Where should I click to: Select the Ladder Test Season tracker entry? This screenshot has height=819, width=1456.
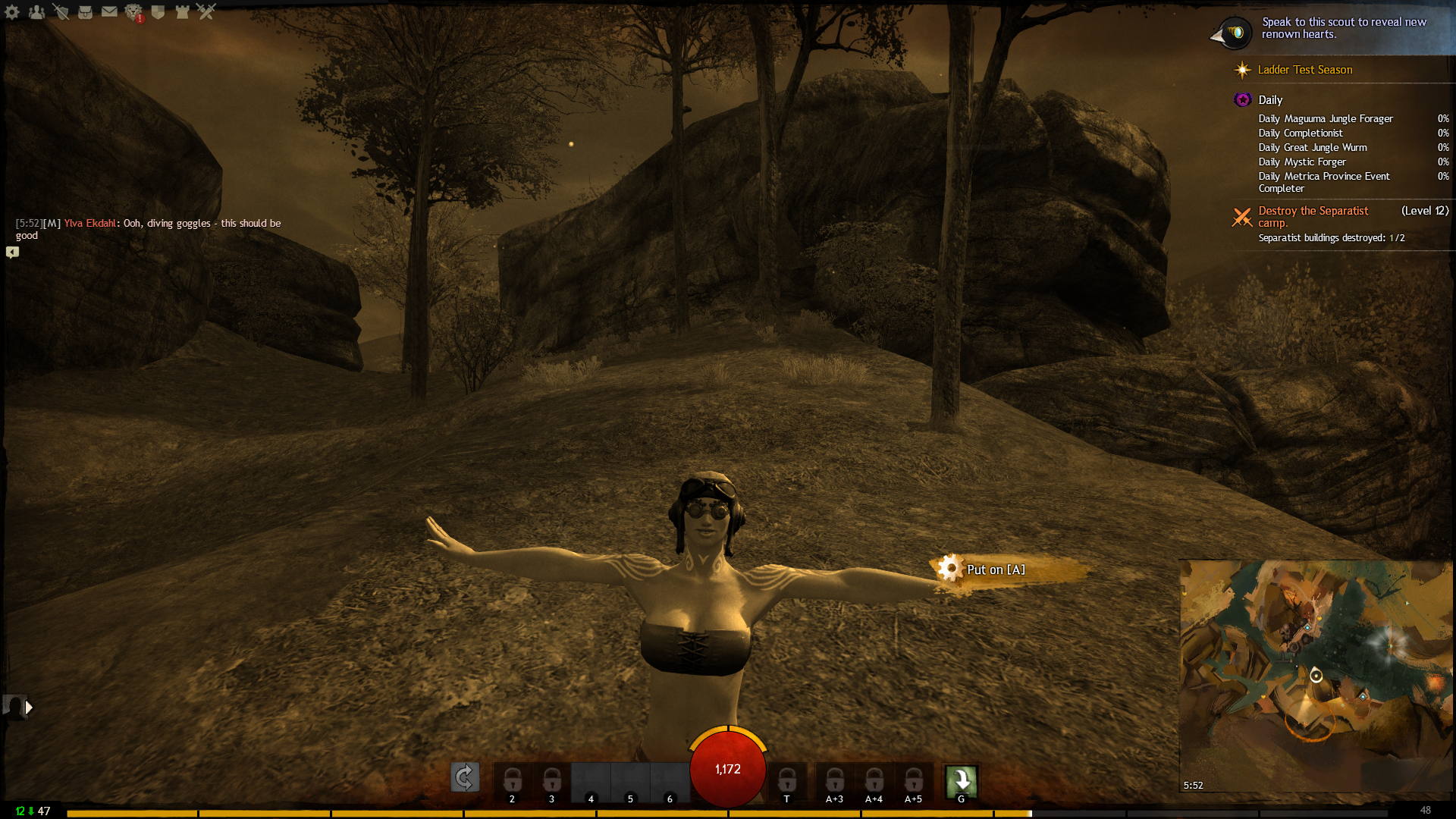tap(1304, 70)
